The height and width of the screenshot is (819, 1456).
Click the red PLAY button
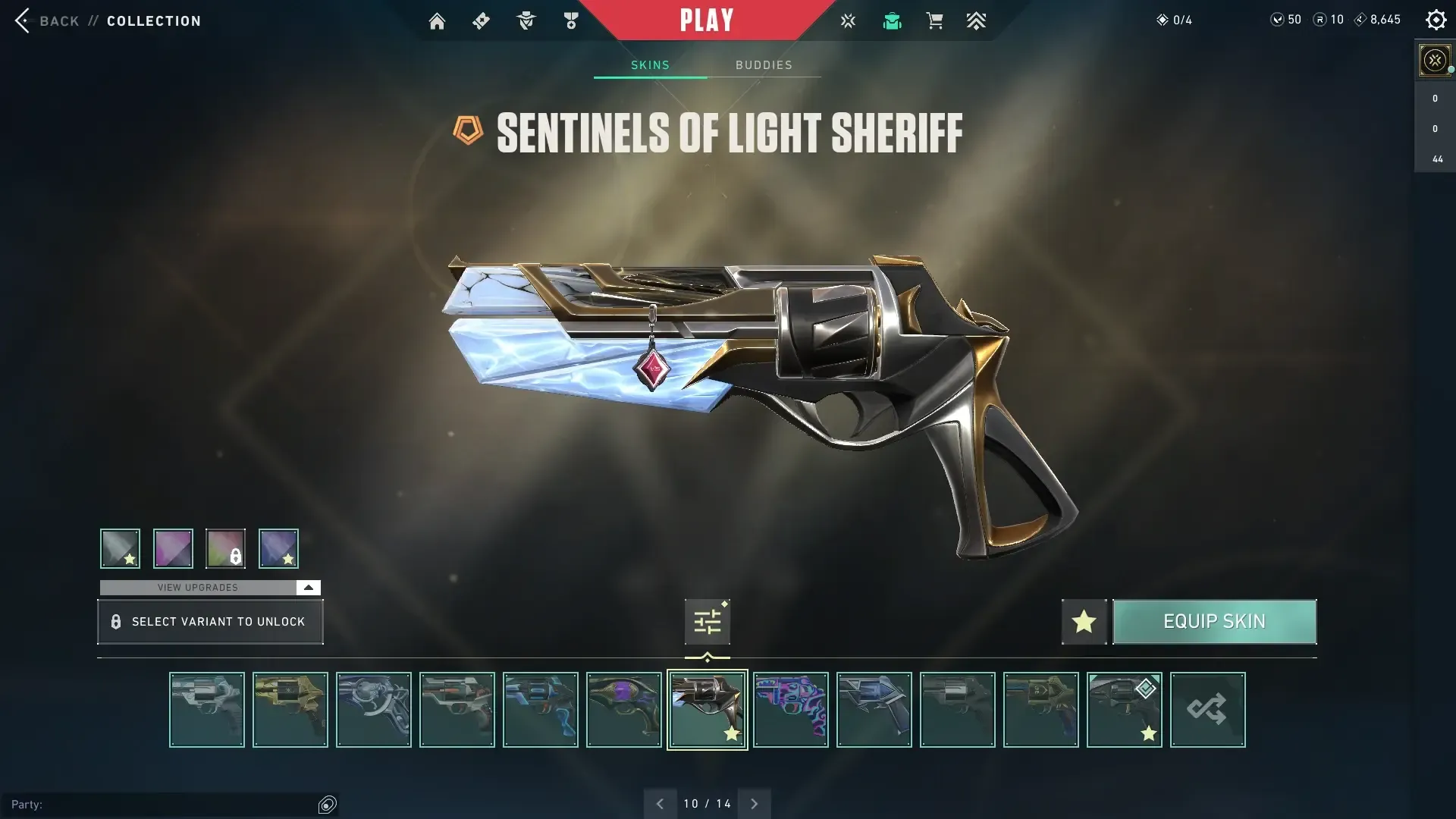point(706,20)
